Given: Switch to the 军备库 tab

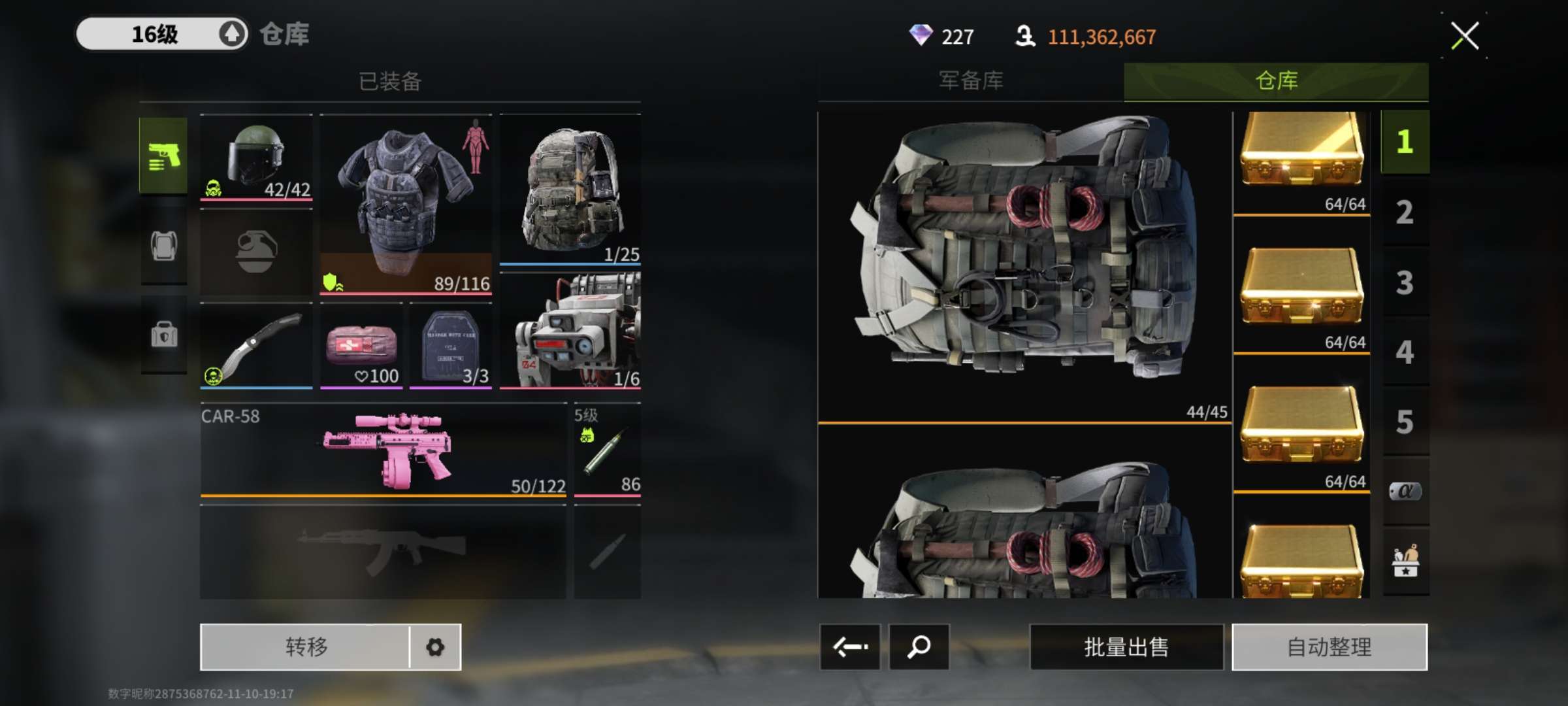Looking at the screenshot, I should click(x=971, y=81).
